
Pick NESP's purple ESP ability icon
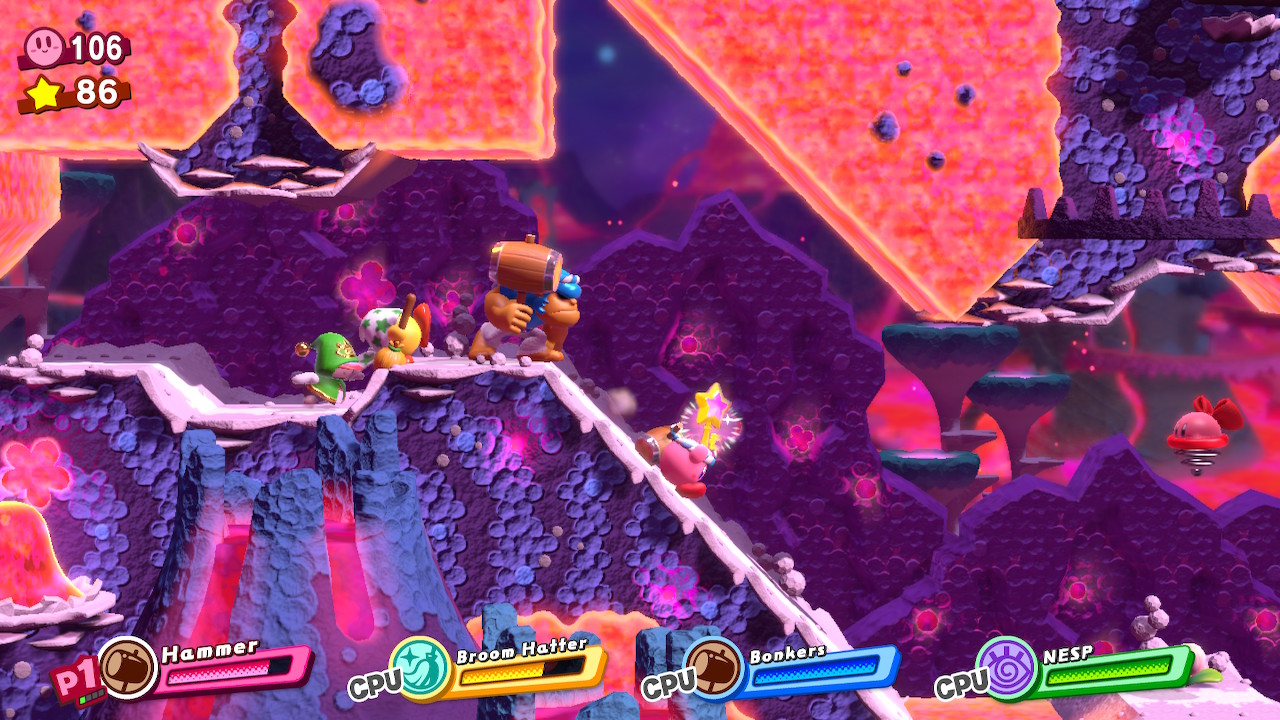coord(1008,667)
